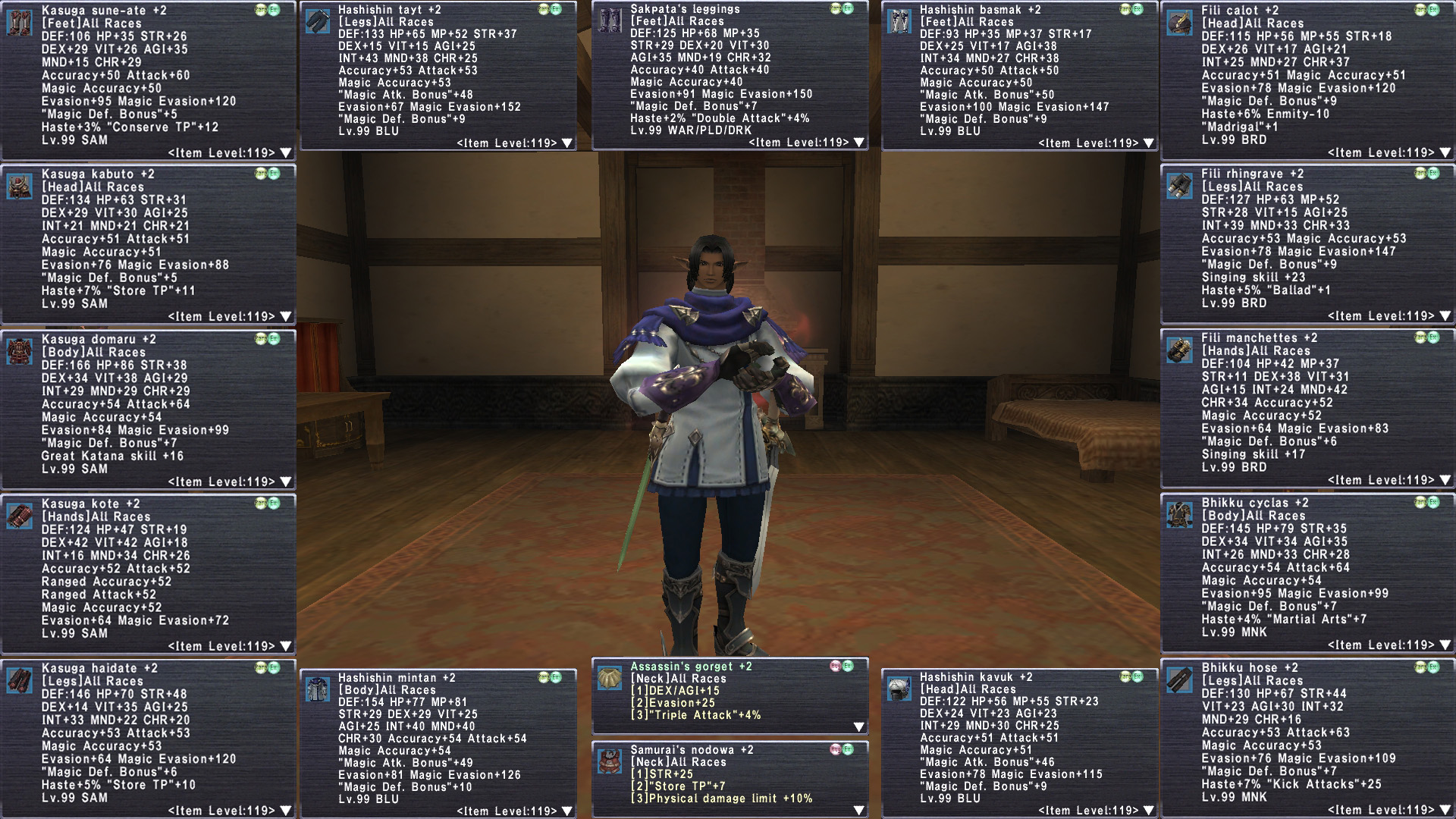
Task: Pick the Assassin's gorget +2 neck icon
Action: [x=610, y=679]
